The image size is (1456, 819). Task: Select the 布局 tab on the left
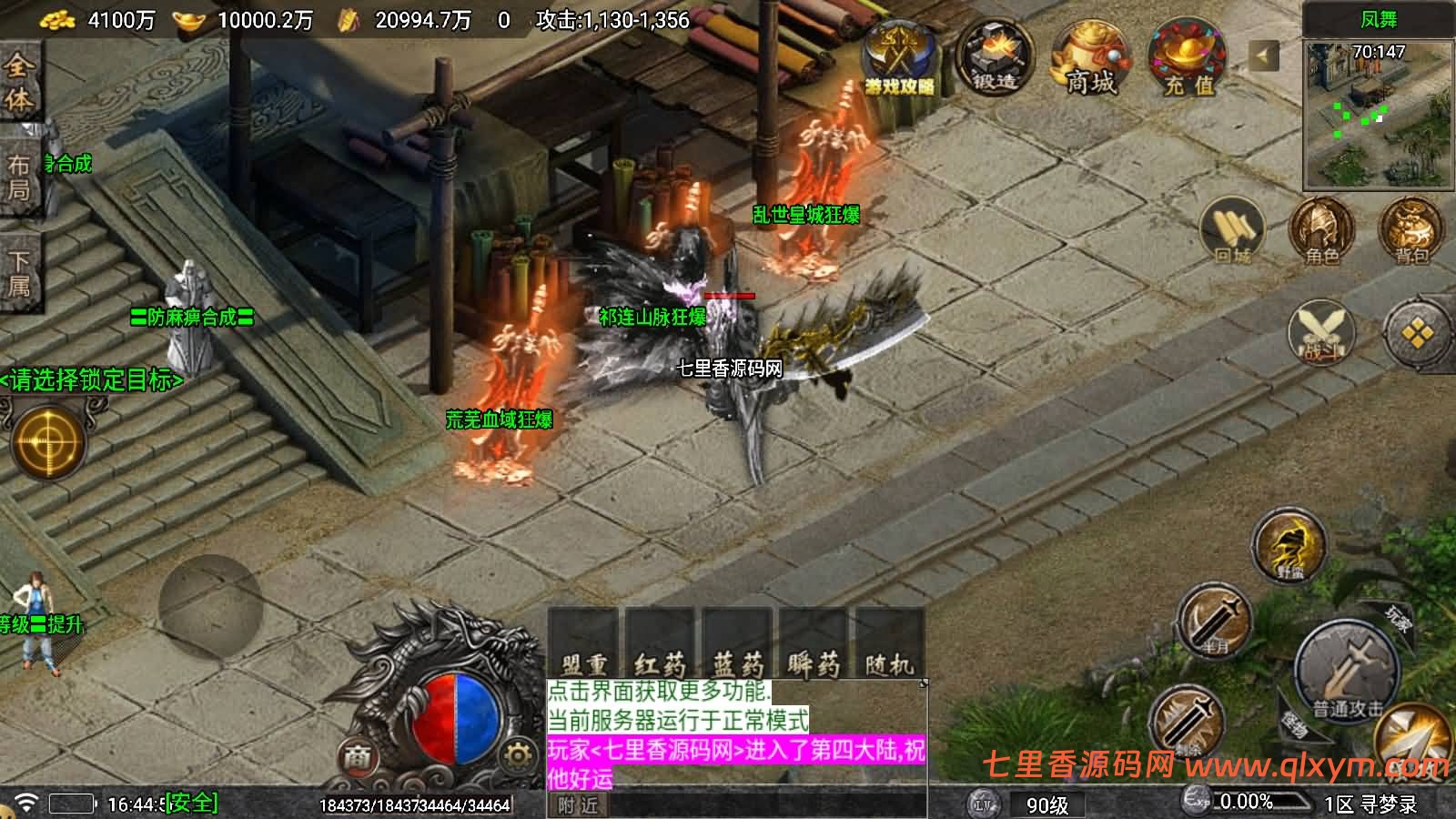click(19, 177)
